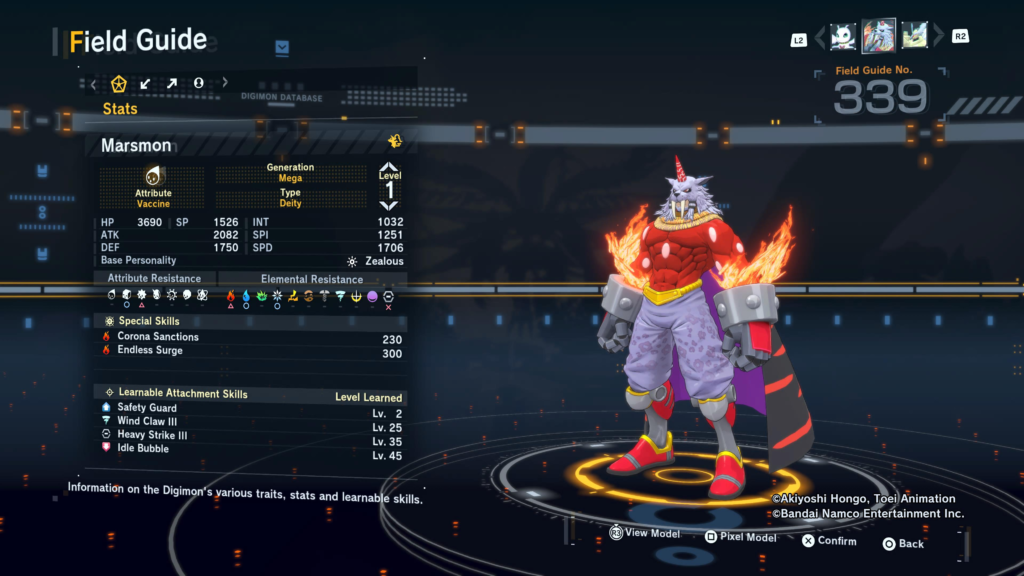
Task: Increase level with the up arrow
Action: [x=389, y=169]
